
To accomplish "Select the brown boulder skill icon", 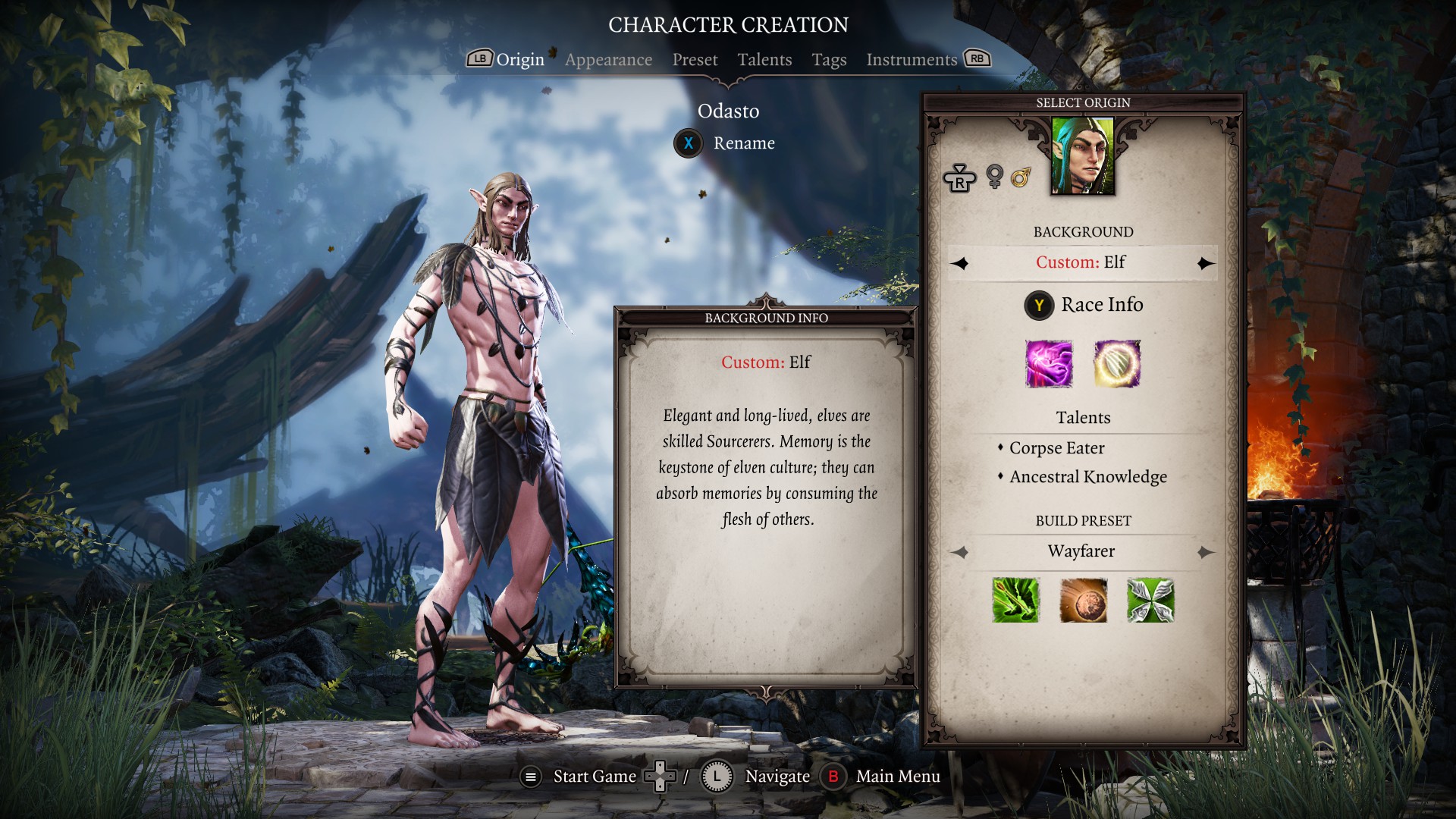I will coord(1083,601).
